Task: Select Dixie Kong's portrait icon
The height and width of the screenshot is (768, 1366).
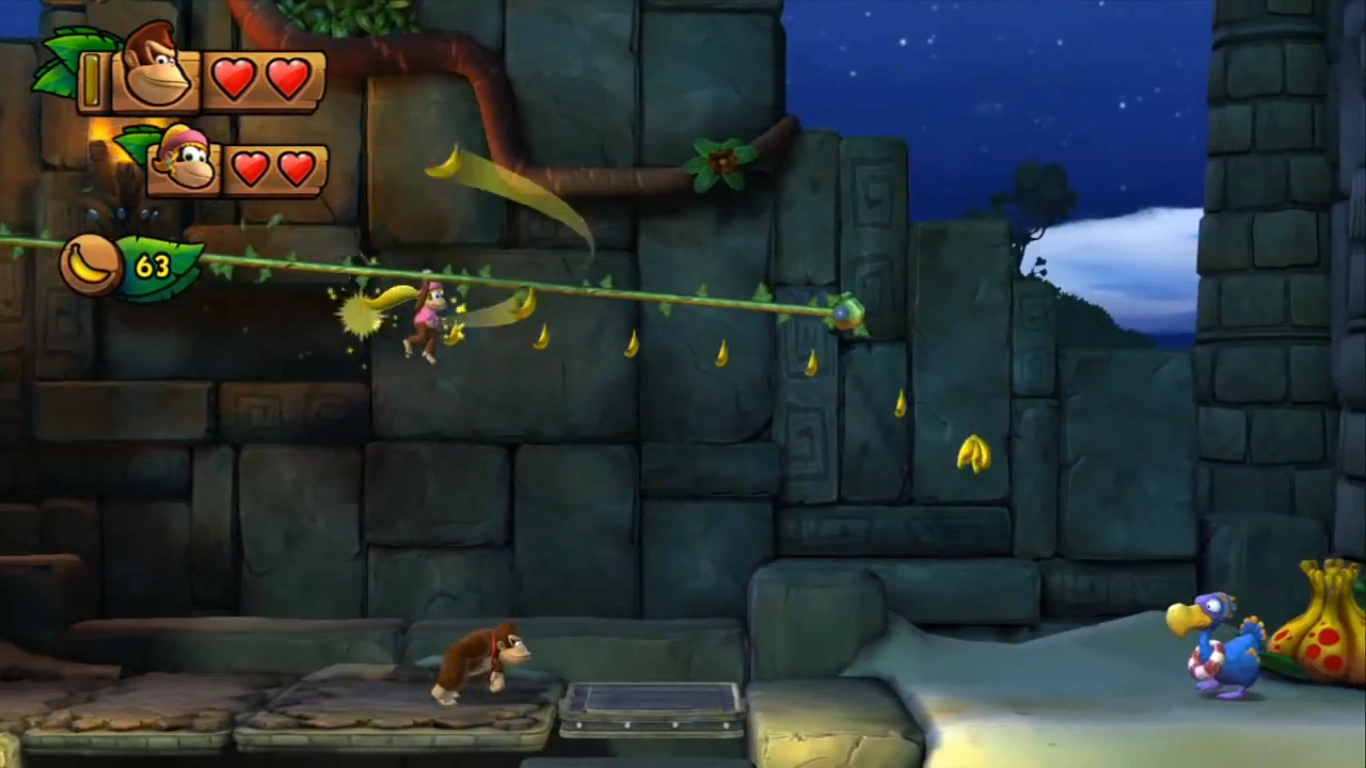Action: (183, 163)
